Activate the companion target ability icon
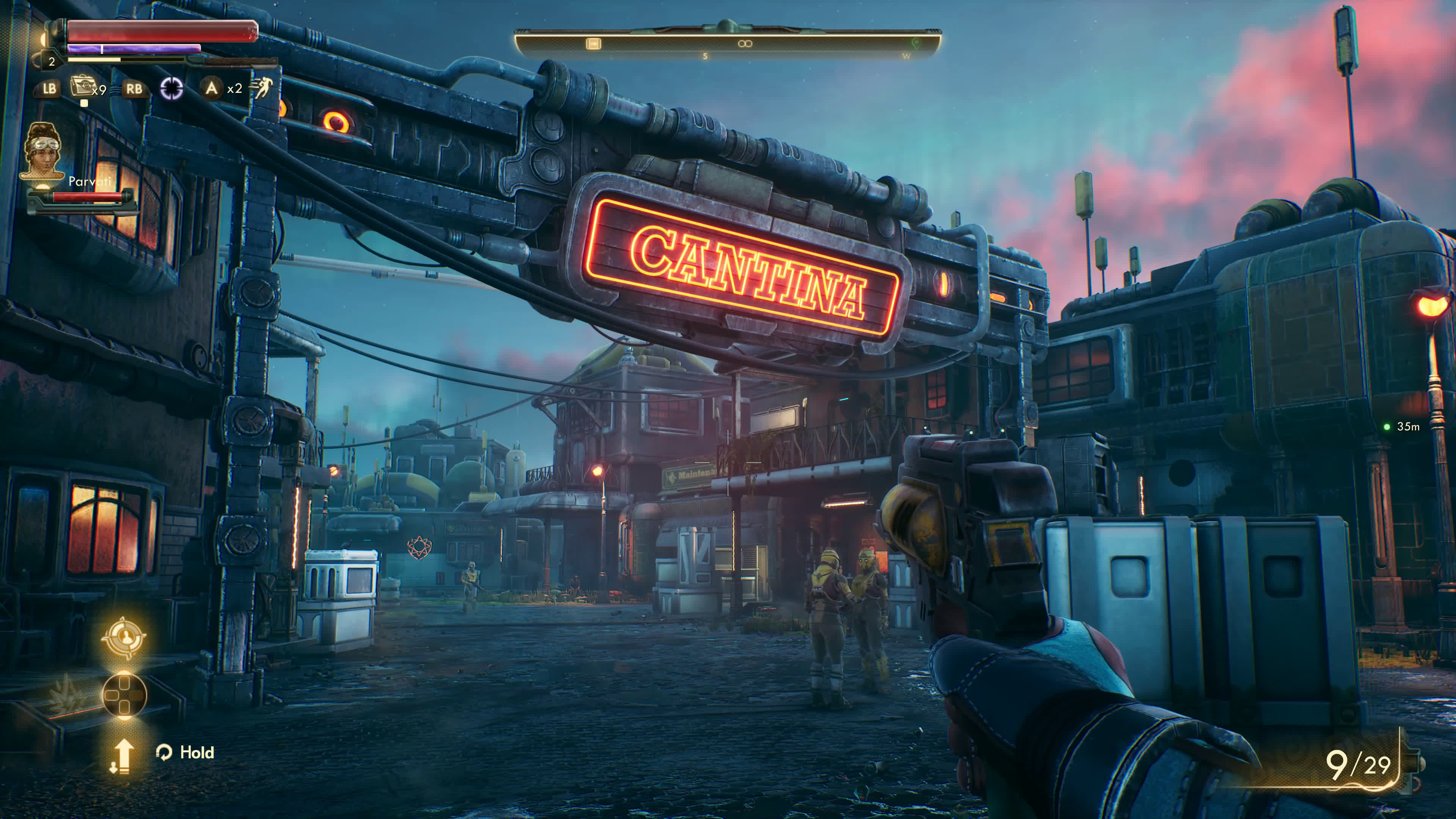Viewport: 1456px width, 819px height. pyautogui.click(x=123, y=637)
